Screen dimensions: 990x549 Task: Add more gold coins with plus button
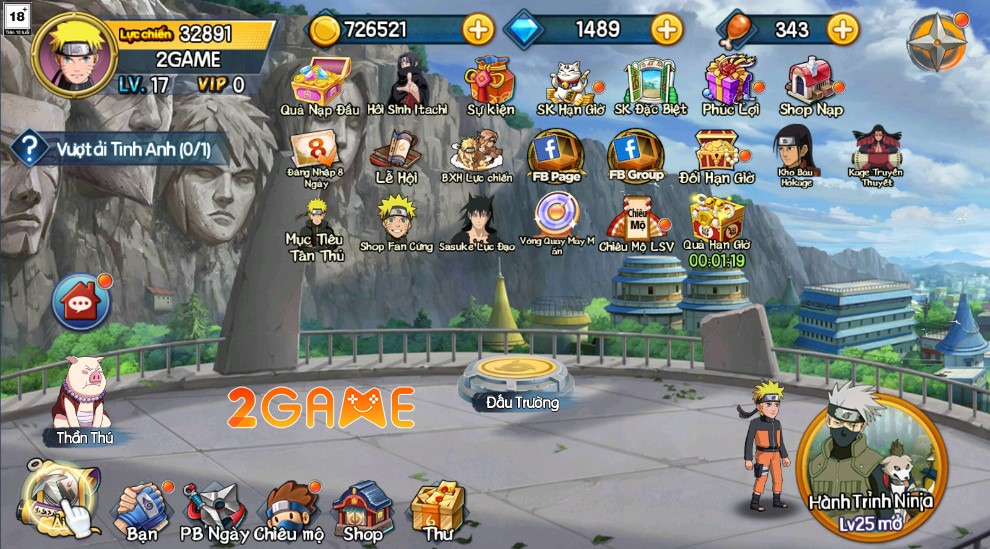point(478,29)
